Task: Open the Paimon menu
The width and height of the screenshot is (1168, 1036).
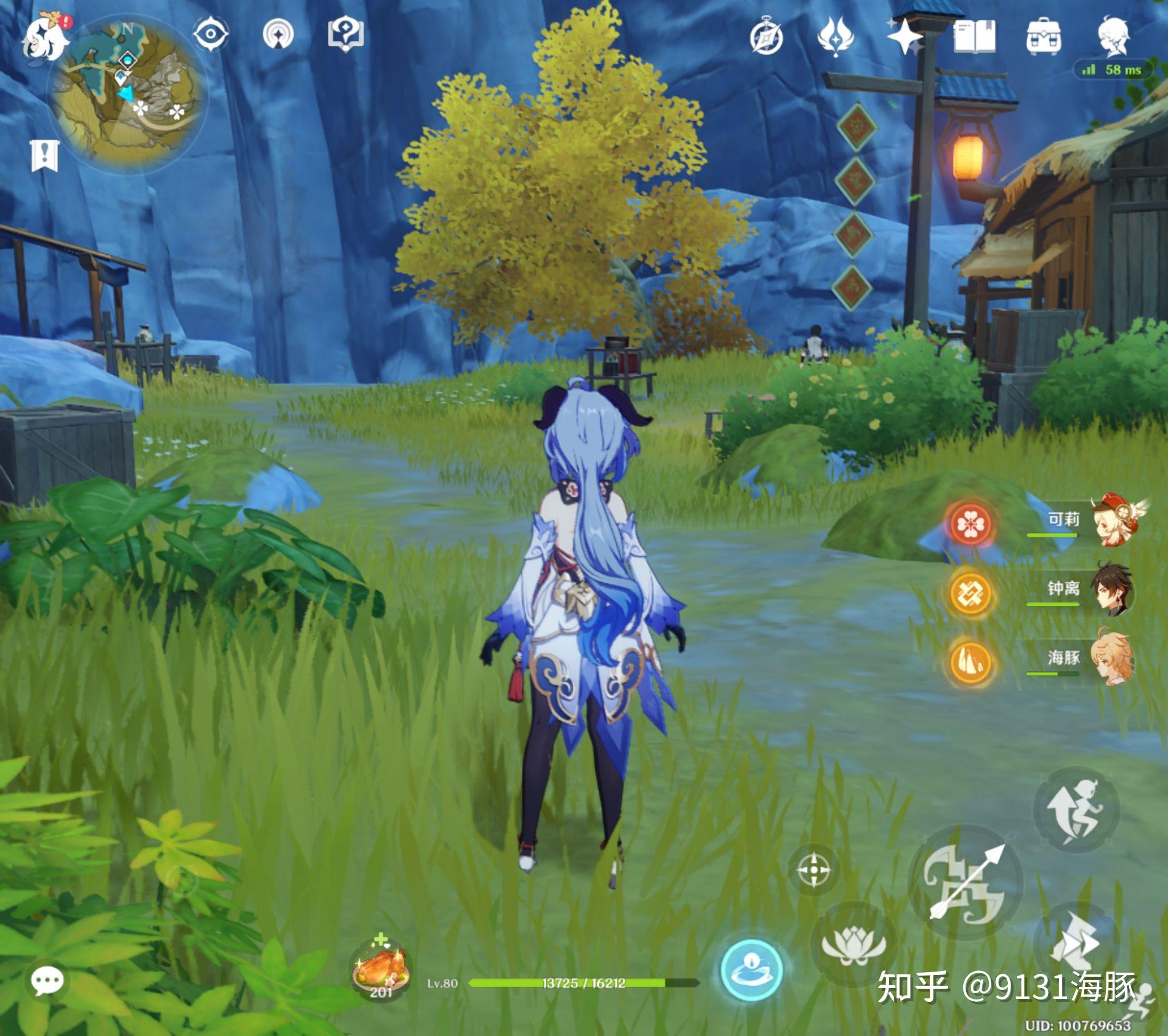Action: coord(44,38)
